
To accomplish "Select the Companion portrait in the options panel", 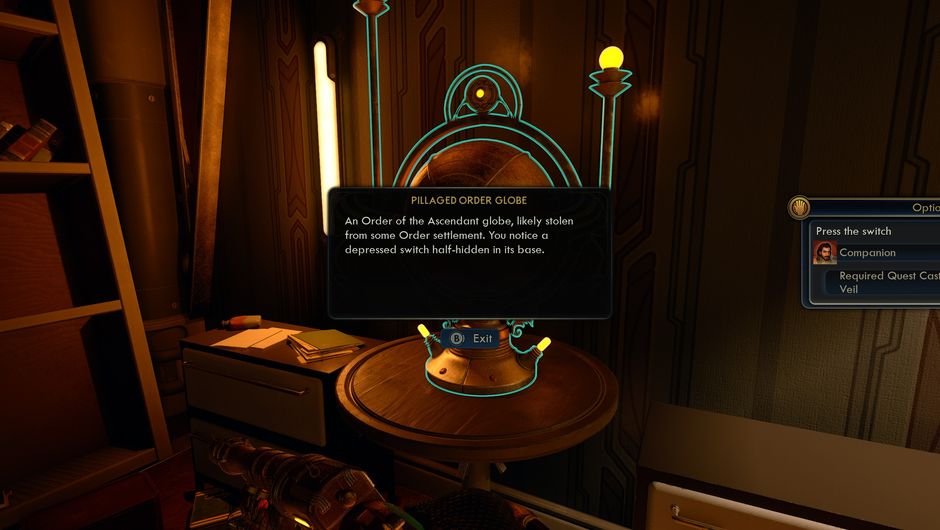I will coord(825,253).
